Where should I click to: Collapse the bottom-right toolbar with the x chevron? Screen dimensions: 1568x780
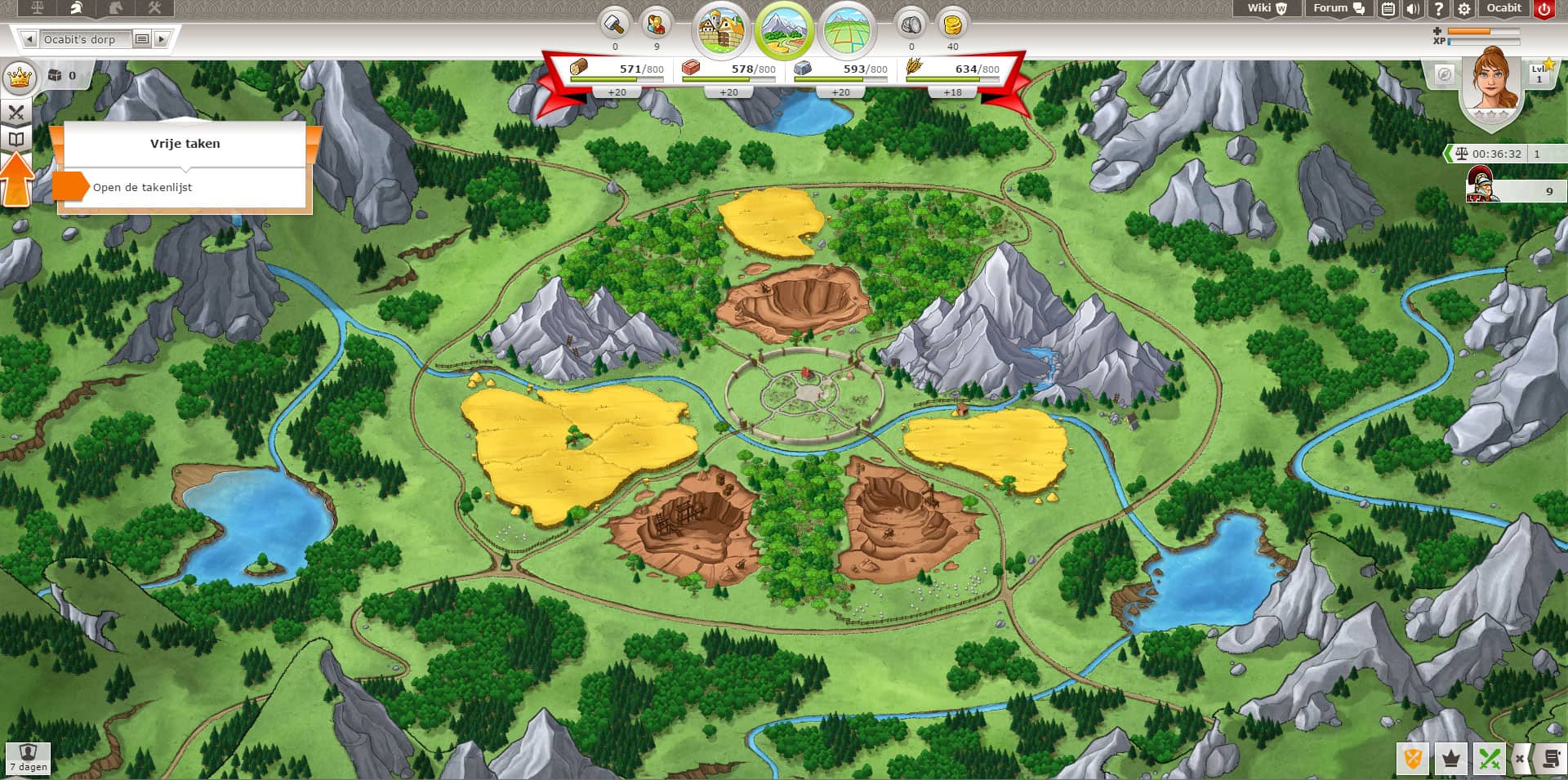pyautogui.click(x=1521, y=758)
